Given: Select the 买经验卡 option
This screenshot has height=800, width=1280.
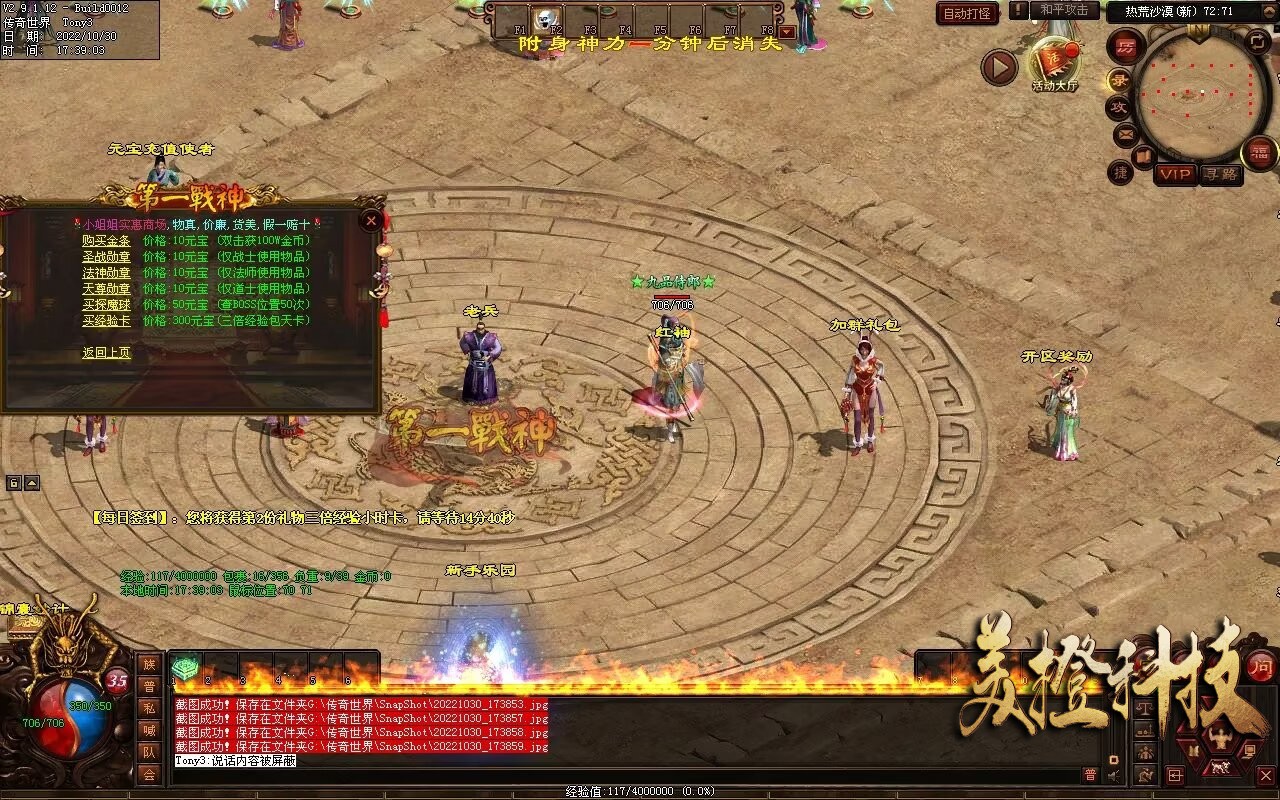Looking at the screenshot, I should pyautogui.click(x=106, y=321).
